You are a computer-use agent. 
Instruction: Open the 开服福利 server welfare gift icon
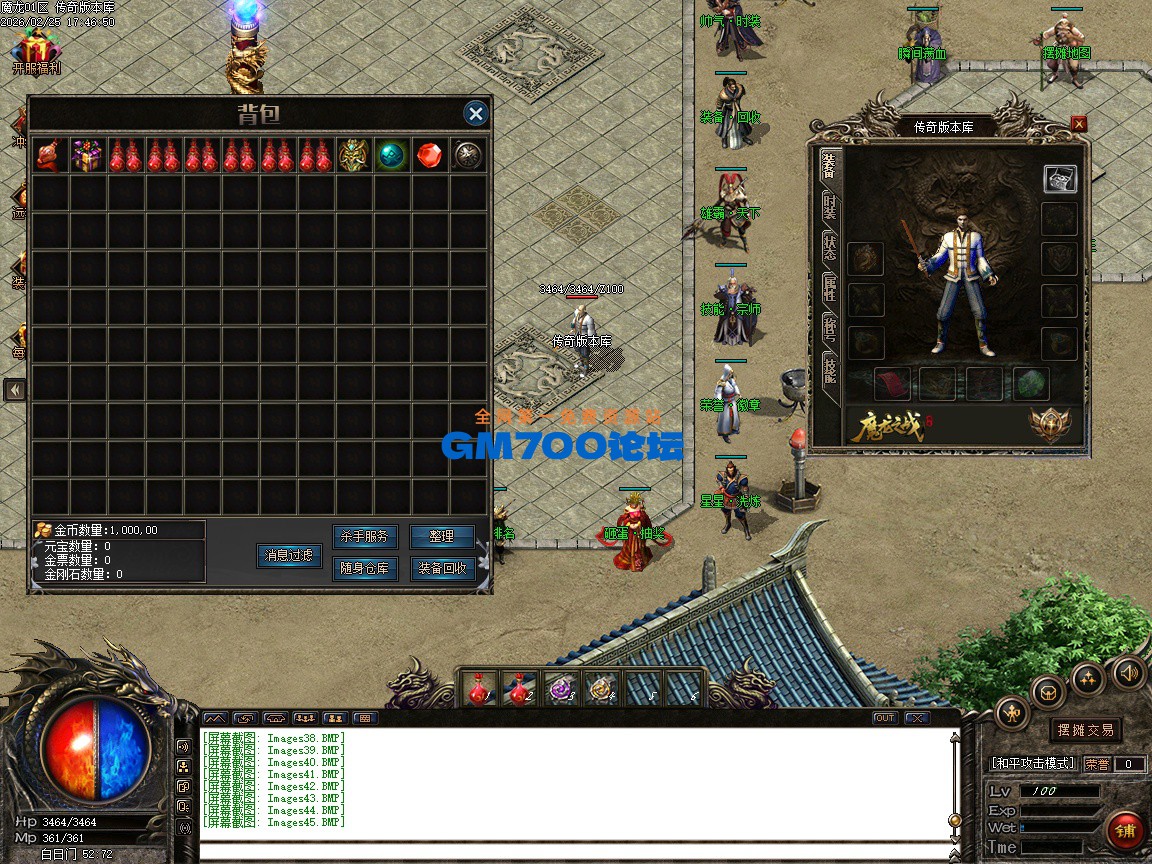pos(36,52)
